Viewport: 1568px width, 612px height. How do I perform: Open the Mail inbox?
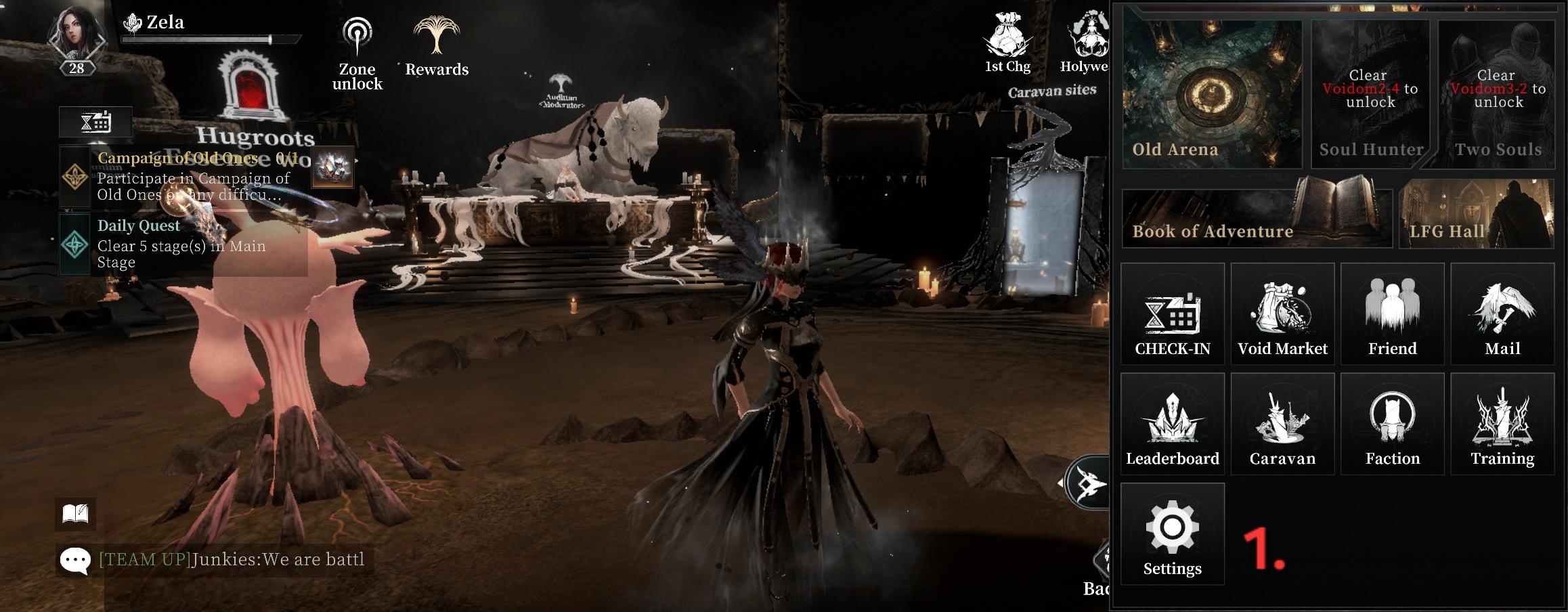click(x=1502, y=315)
